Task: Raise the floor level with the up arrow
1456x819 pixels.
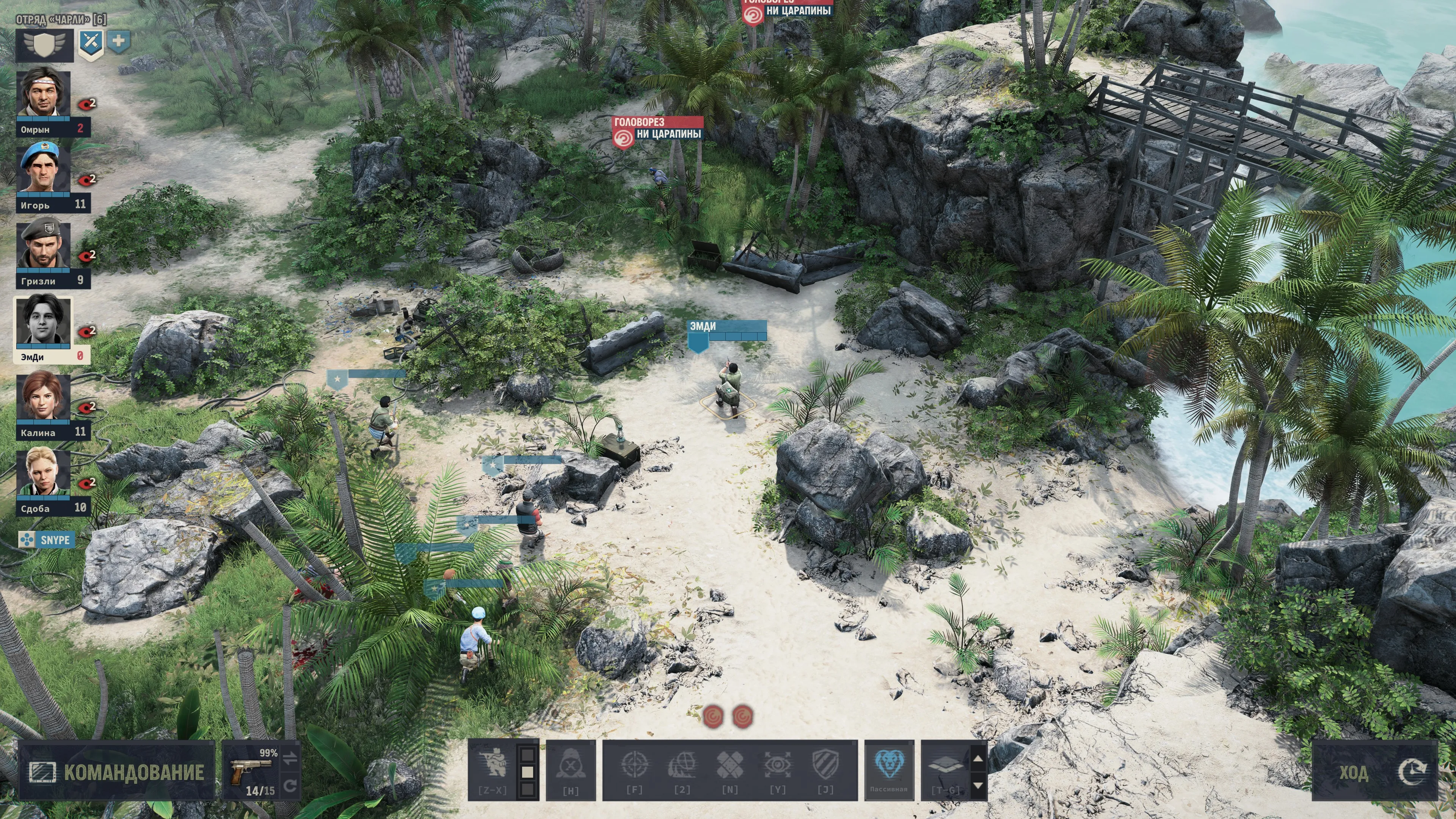Action: pos(978,758)
